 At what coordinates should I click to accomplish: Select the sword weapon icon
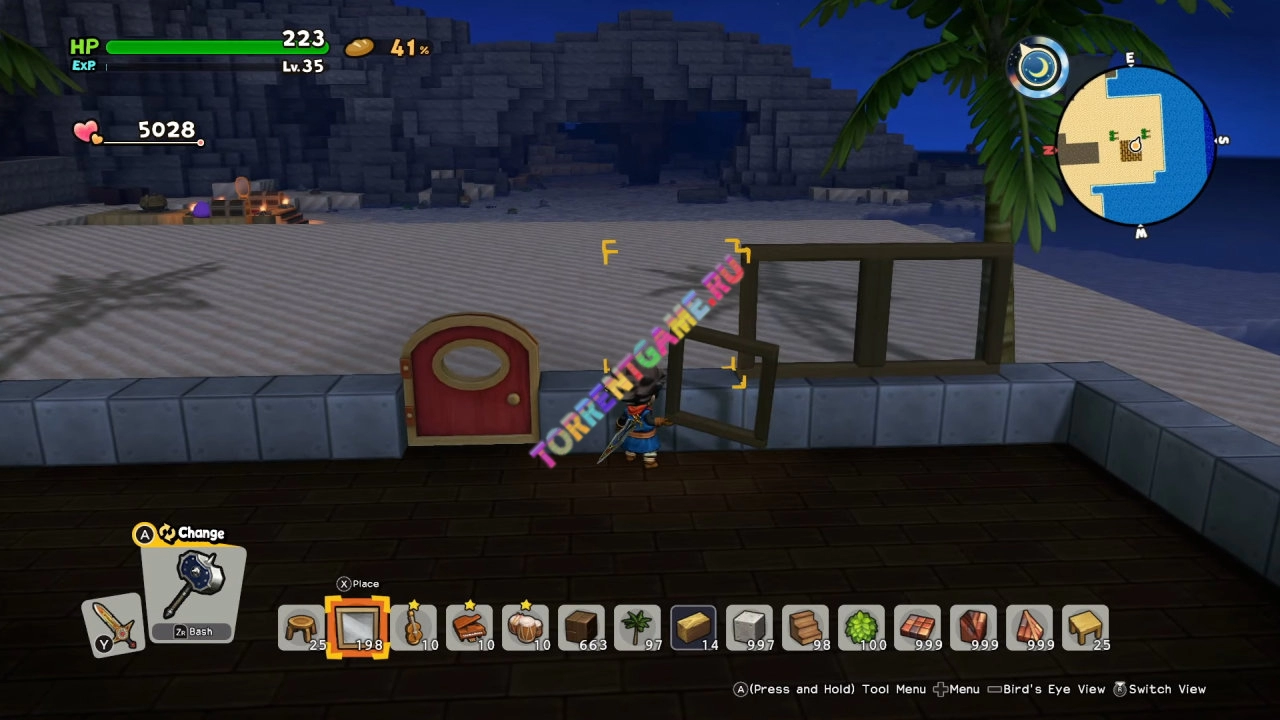tap(113, 626)
